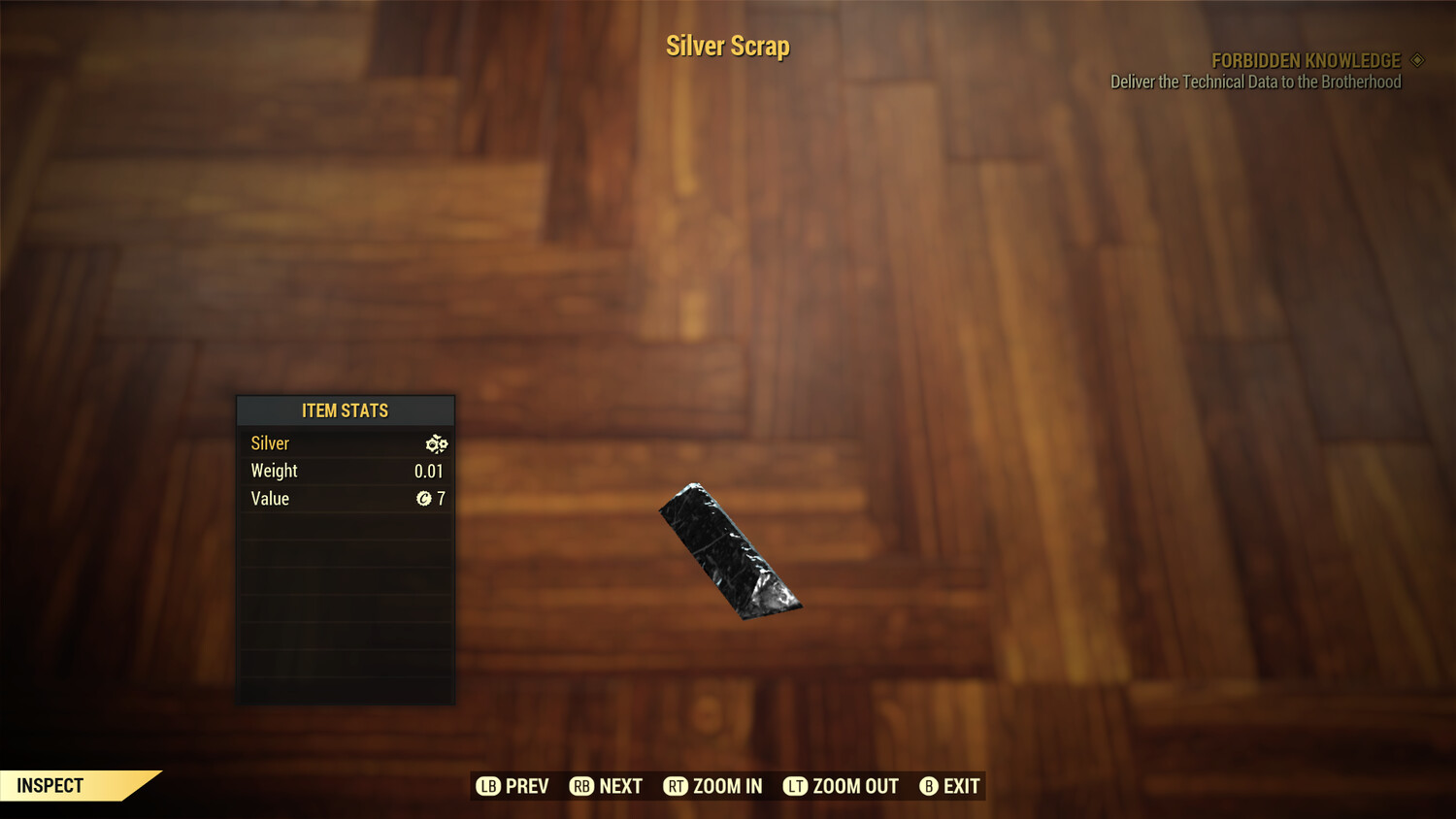1456x819 pixels.
Task: Open the Forbidden Knowledge quest tracker
Action: tap(1306, 61)
